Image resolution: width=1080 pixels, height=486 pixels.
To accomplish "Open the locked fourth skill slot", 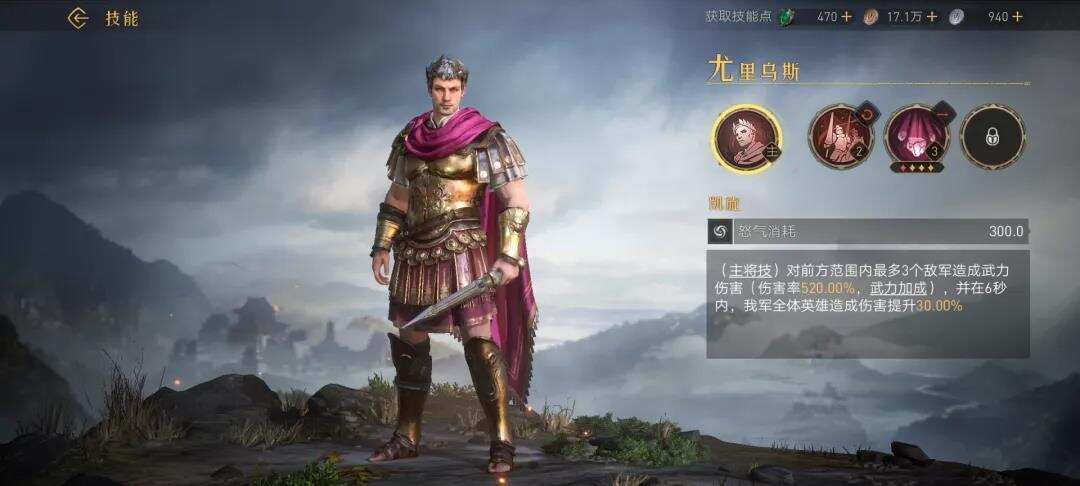I will pyautogui.click(x=992, y=137).
